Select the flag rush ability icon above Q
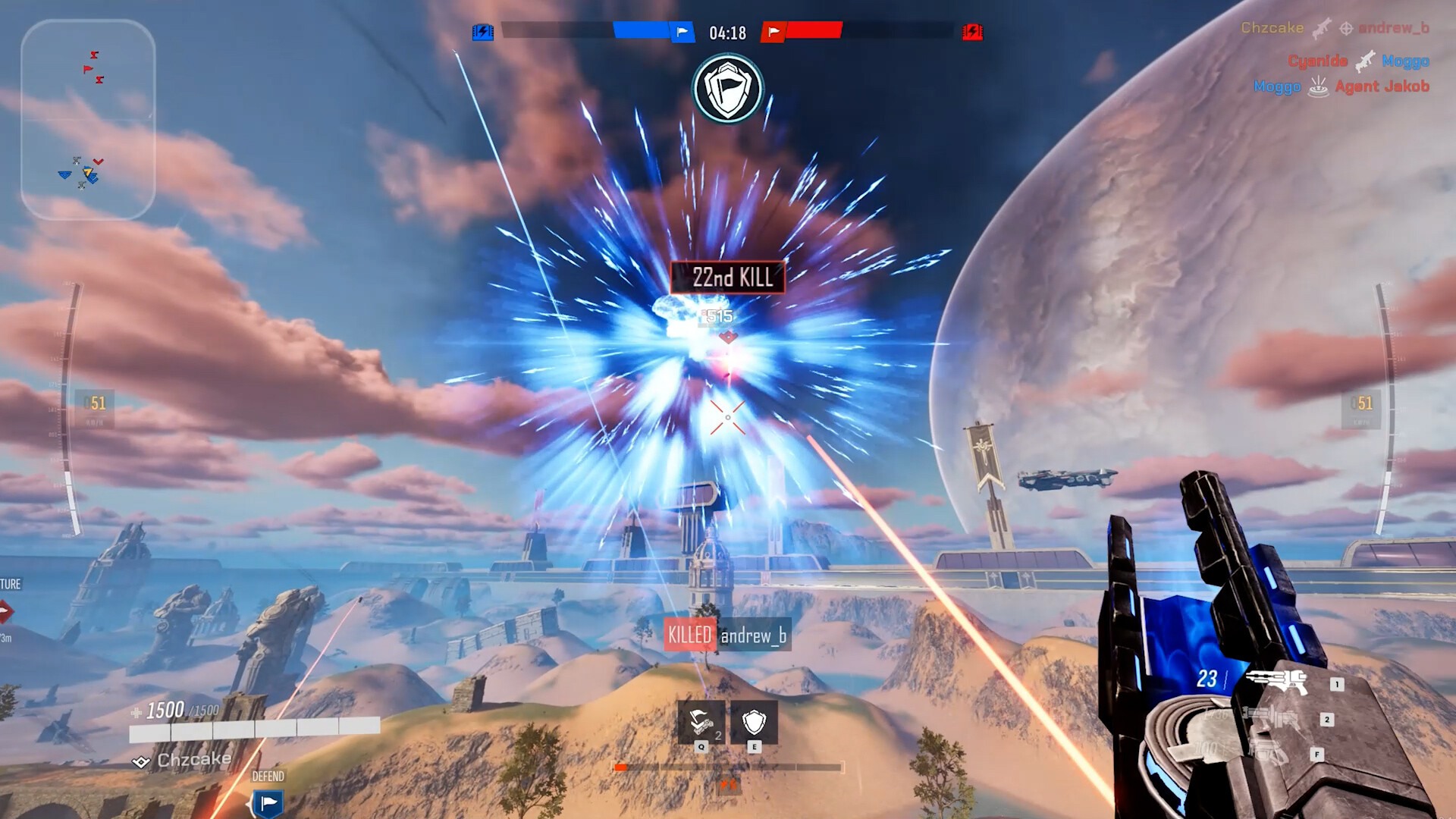 701,722
